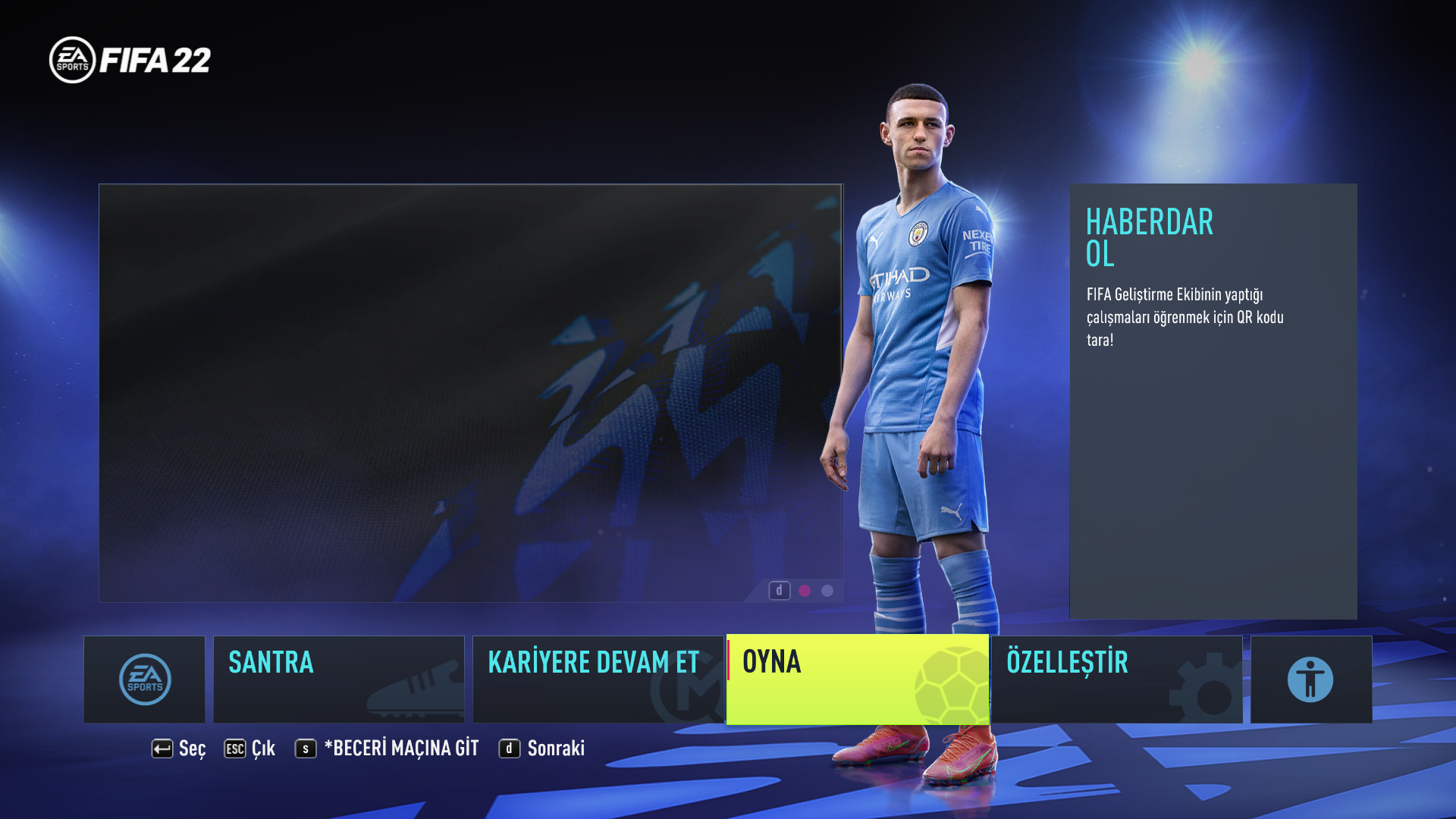Select the pink first banner page dot
The width and height of the screenshot is (1456, 819).
[805, 591]
